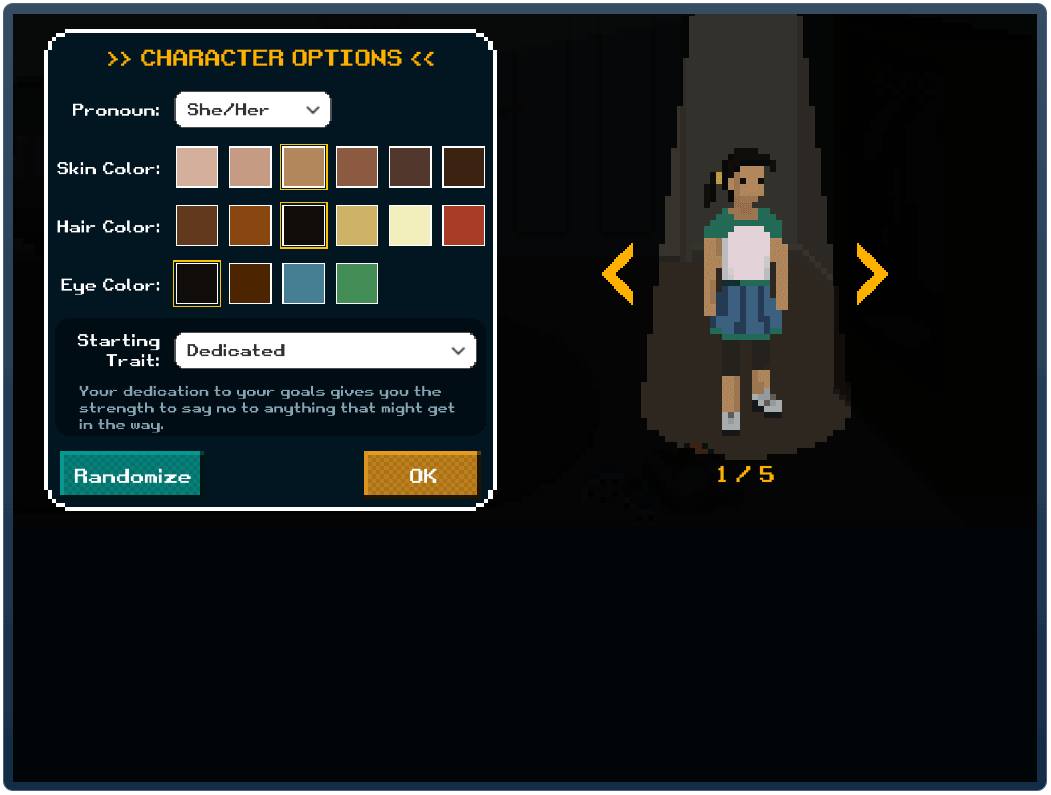The image size is (1051, 795).
Task: Confirm character with the OK button
Action: click(422, 475)
